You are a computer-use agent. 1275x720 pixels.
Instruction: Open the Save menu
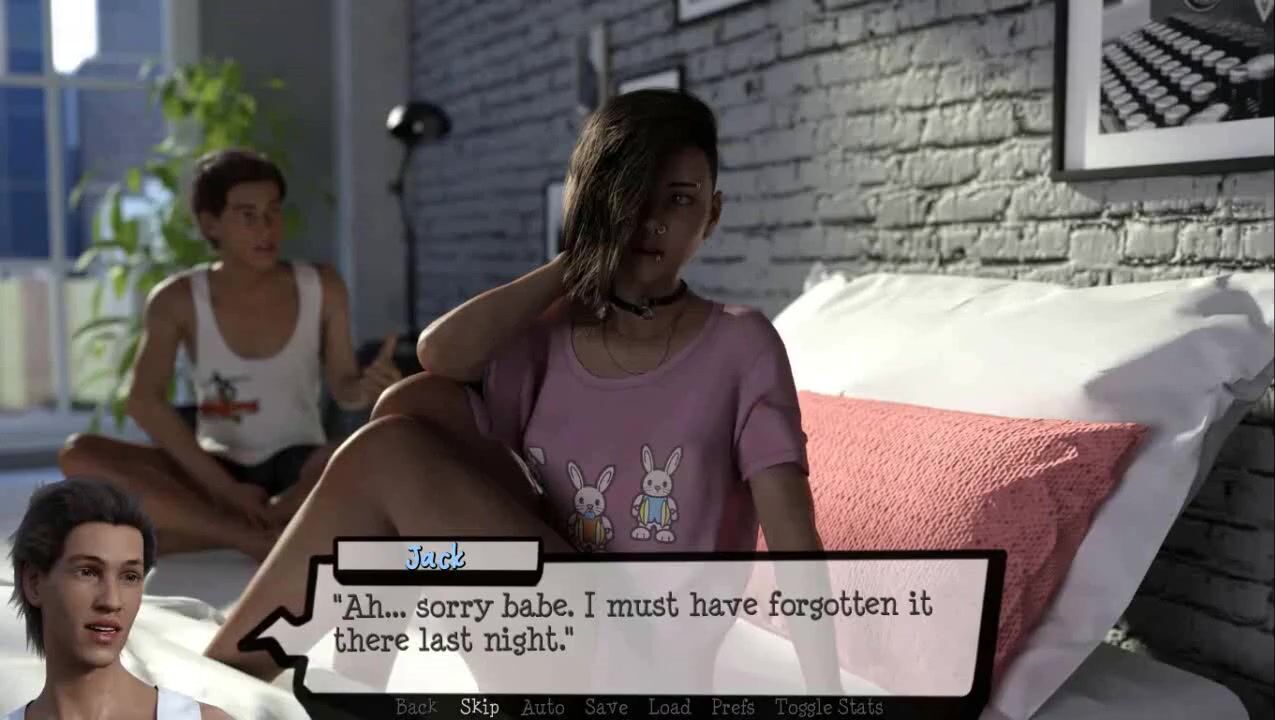pos(606,707)
